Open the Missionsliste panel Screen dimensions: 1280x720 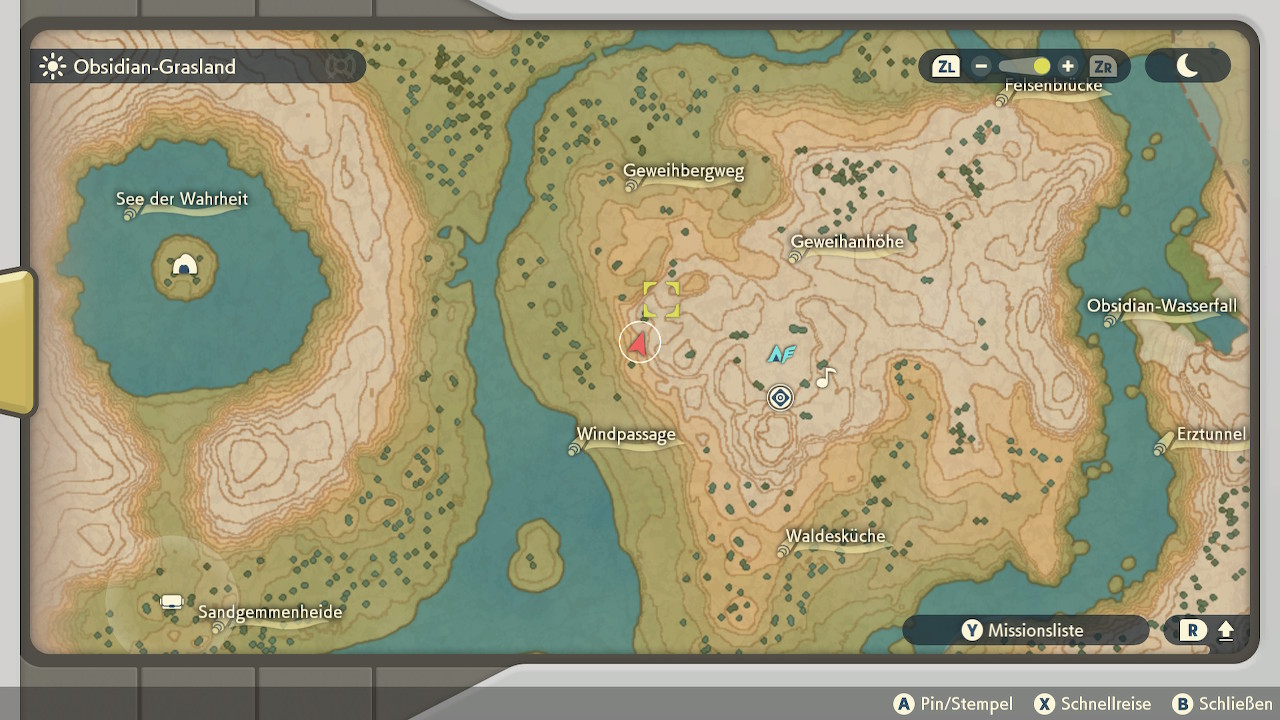(x=1024, y=630)
